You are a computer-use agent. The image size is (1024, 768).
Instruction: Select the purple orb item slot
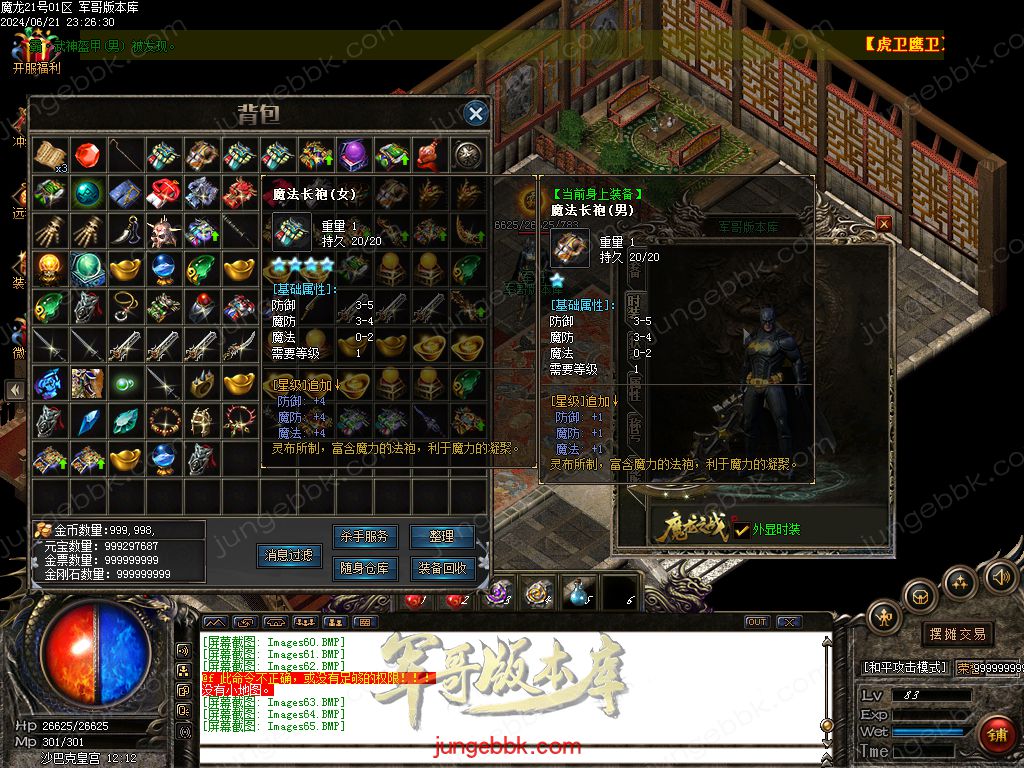[x=353, y=153]
